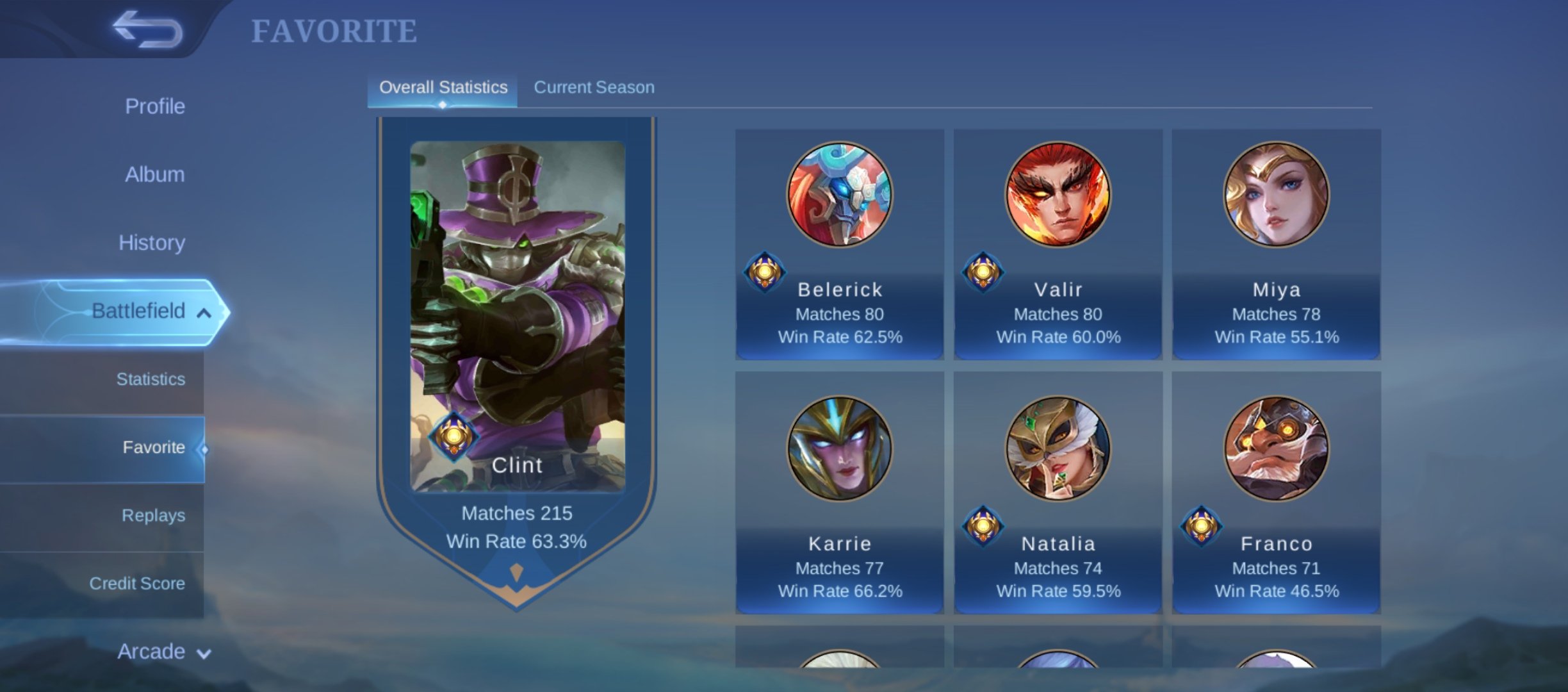The image size is (1568, 692).
Task: Choose the Belerick hero card
Action: pyautogui.click(x=839, y=243)
